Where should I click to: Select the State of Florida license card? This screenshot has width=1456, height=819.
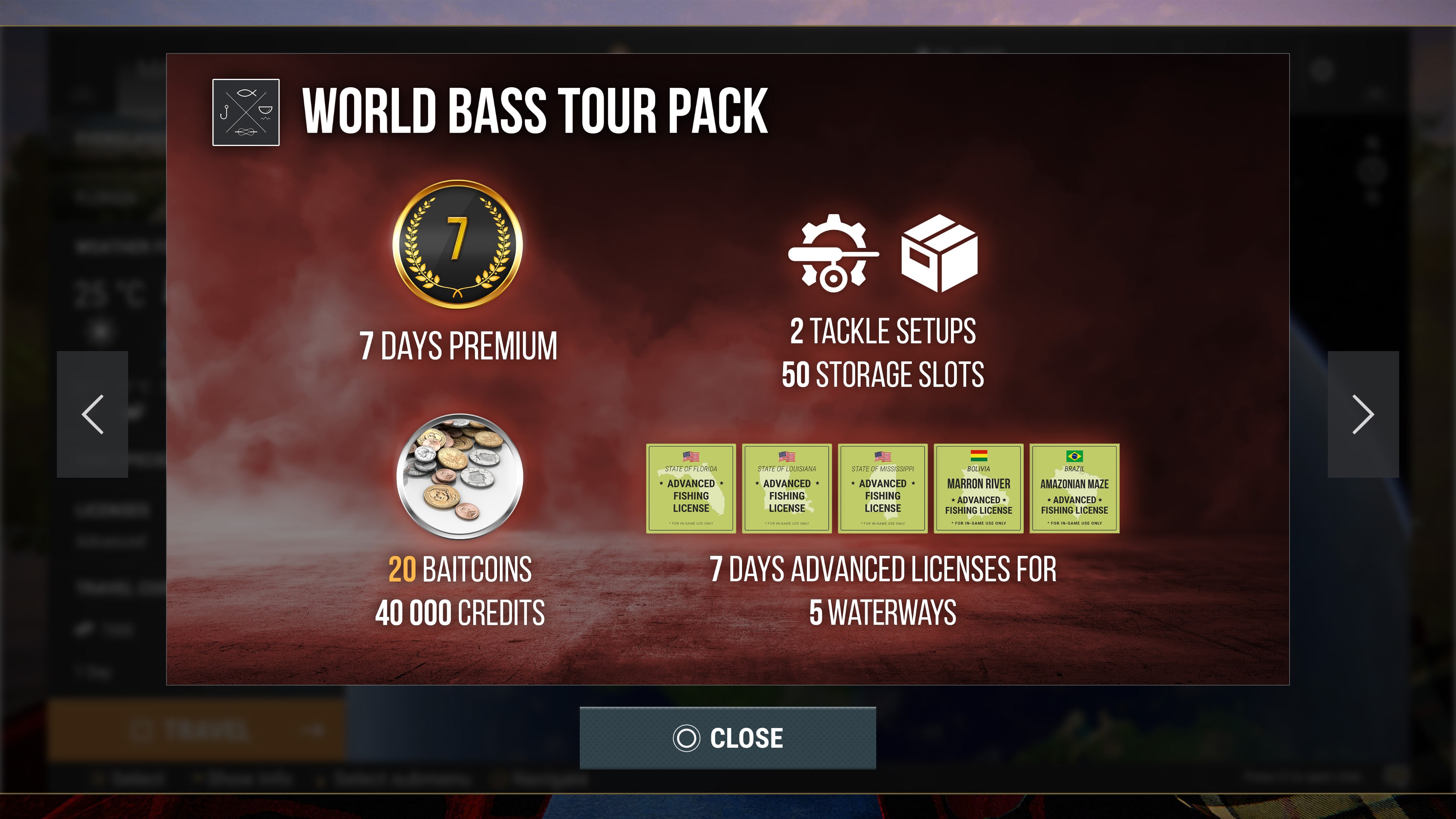pyautogui.click(x=691, y=488)
